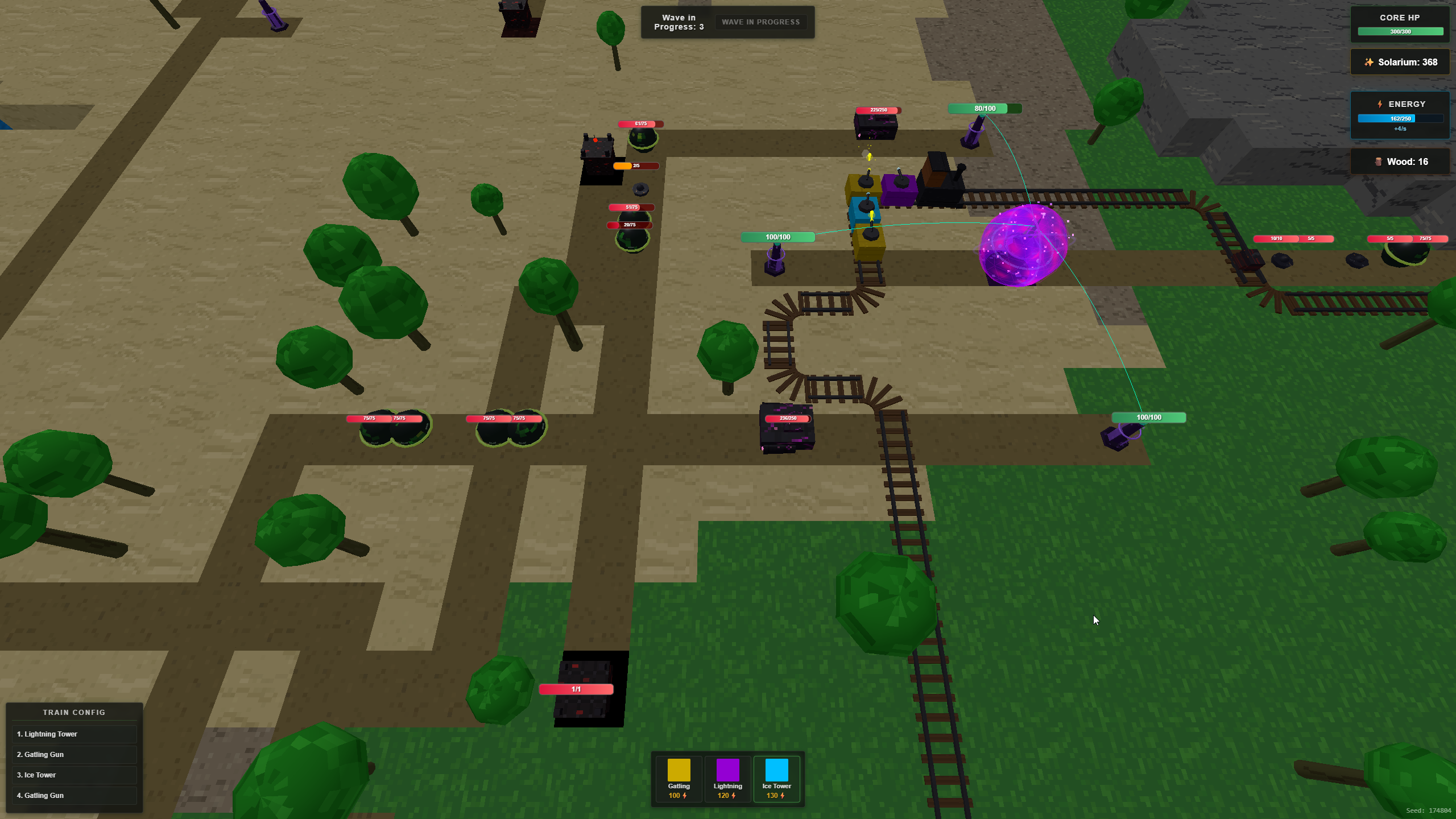Click the Energy lightning bolt icon

1379,104
